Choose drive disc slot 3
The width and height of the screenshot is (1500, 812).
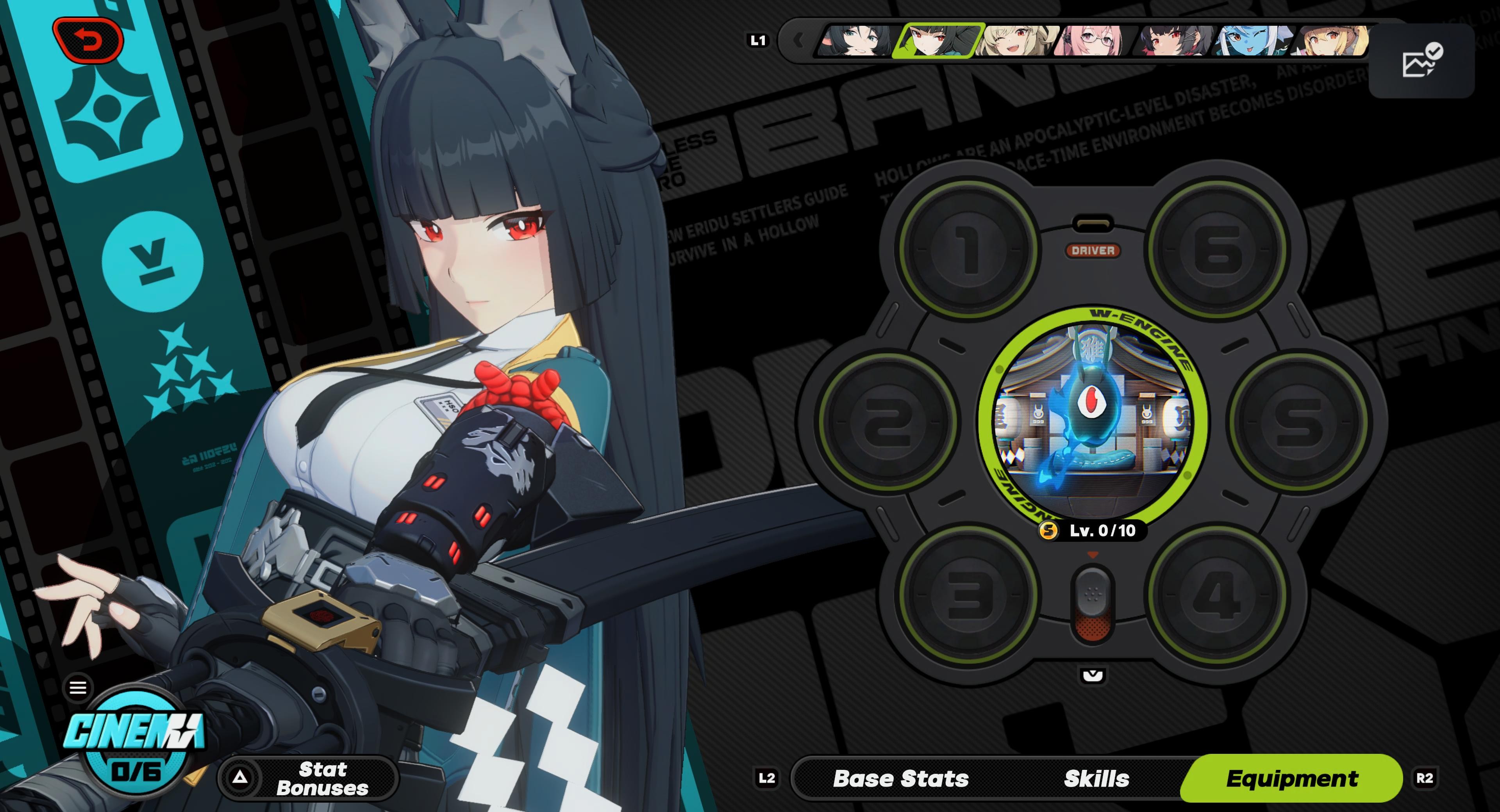(x=968, y=595)
